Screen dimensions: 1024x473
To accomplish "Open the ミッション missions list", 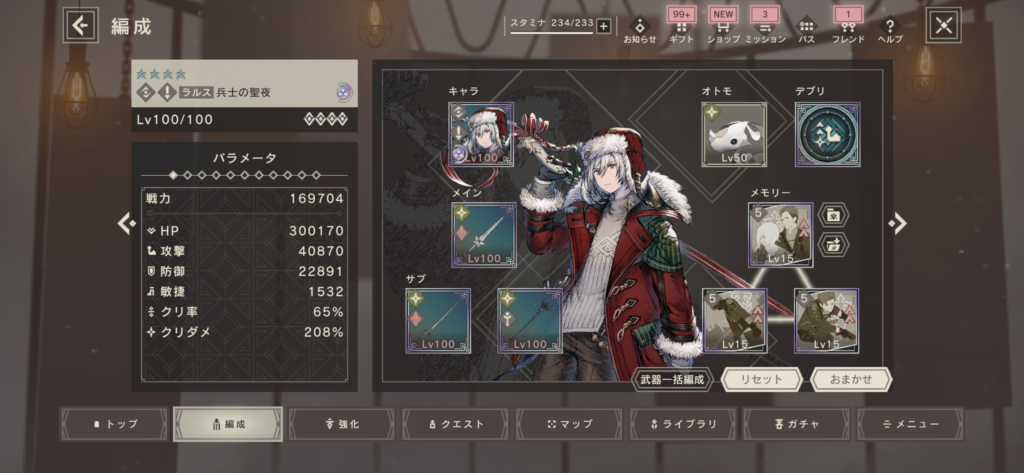I will [x=765, y=29].
